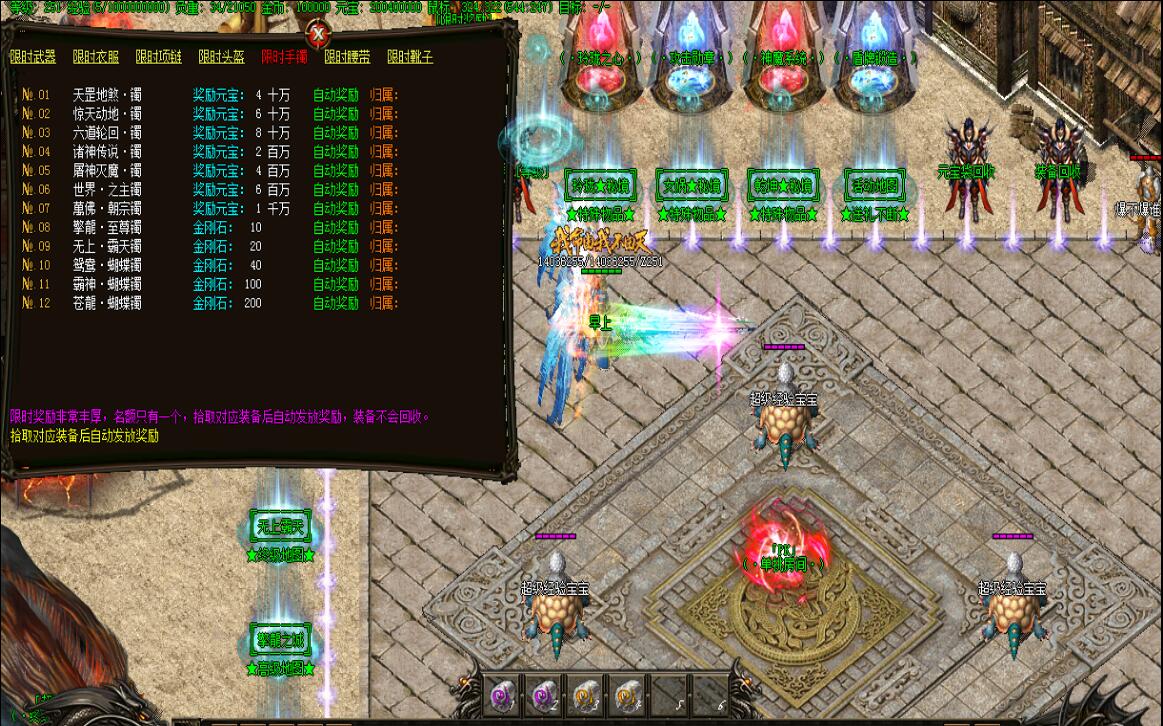Select the red 限时手镯 tab
The image size is (1163, 726).
pos(284,57)
